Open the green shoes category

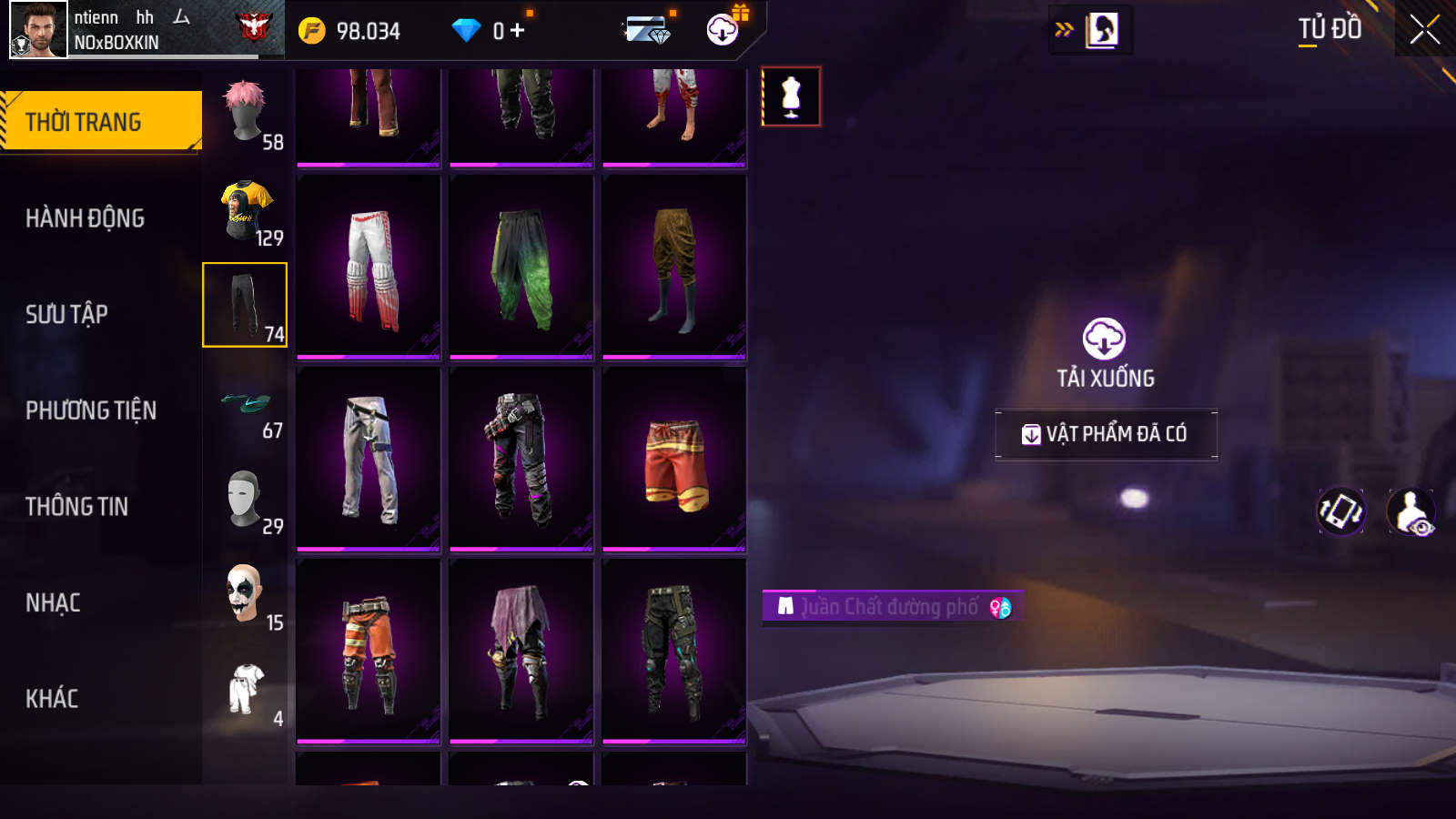pyautogui.click(x=245, y=404)
